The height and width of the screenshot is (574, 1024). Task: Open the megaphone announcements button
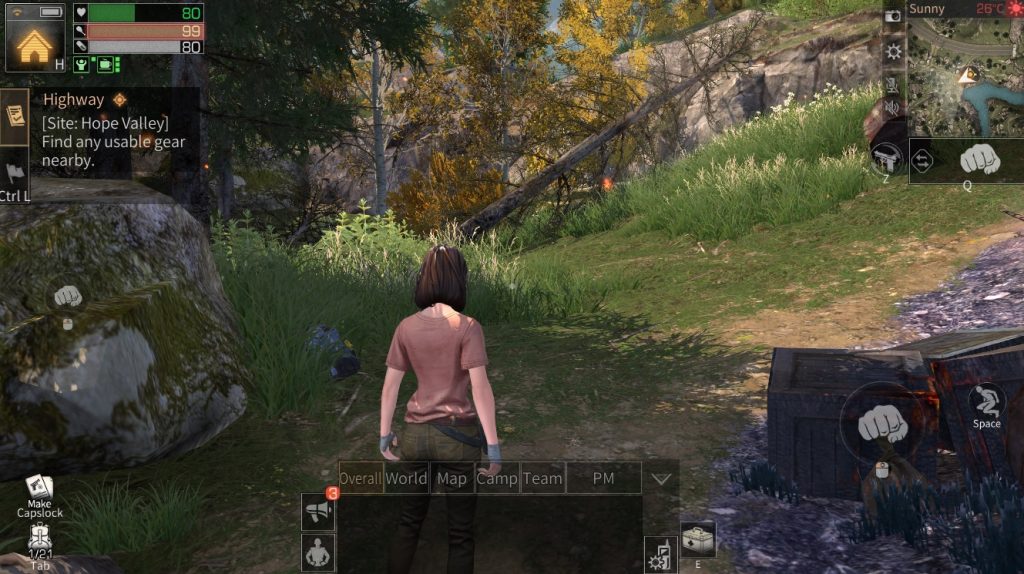click(318, 513)
